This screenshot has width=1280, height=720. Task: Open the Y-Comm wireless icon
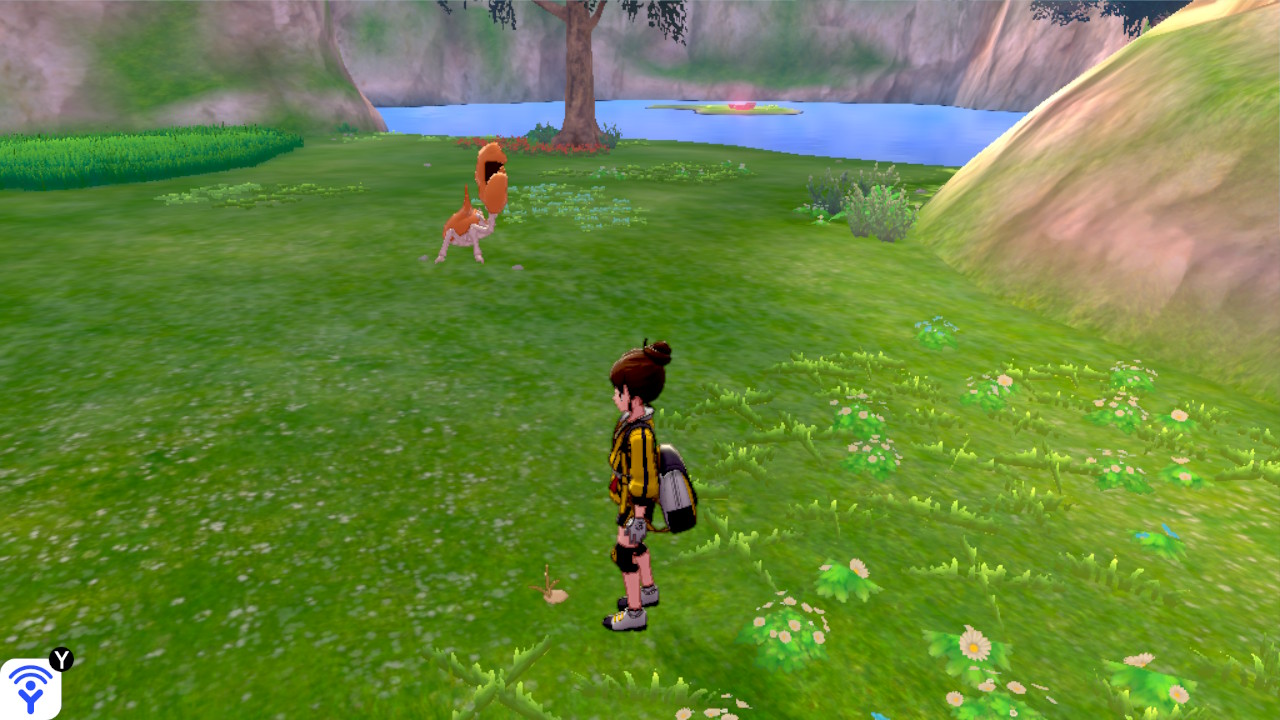[x=31, y=688]
